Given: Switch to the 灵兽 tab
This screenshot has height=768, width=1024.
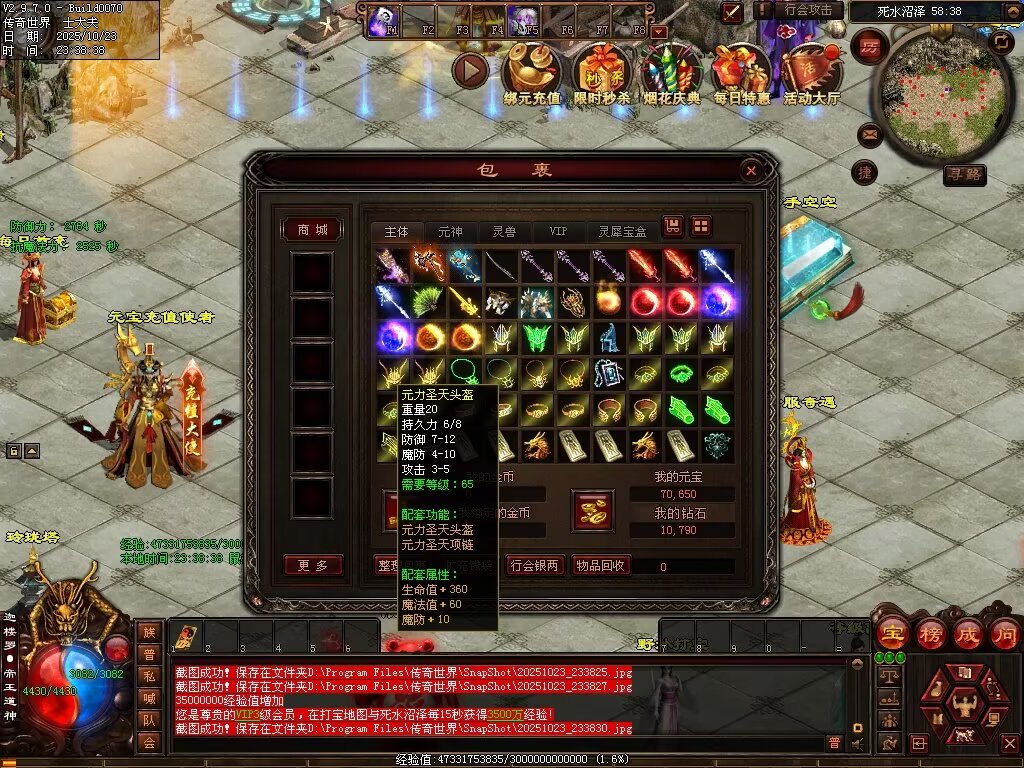Looking at the screenshot, I should point(504,231).
